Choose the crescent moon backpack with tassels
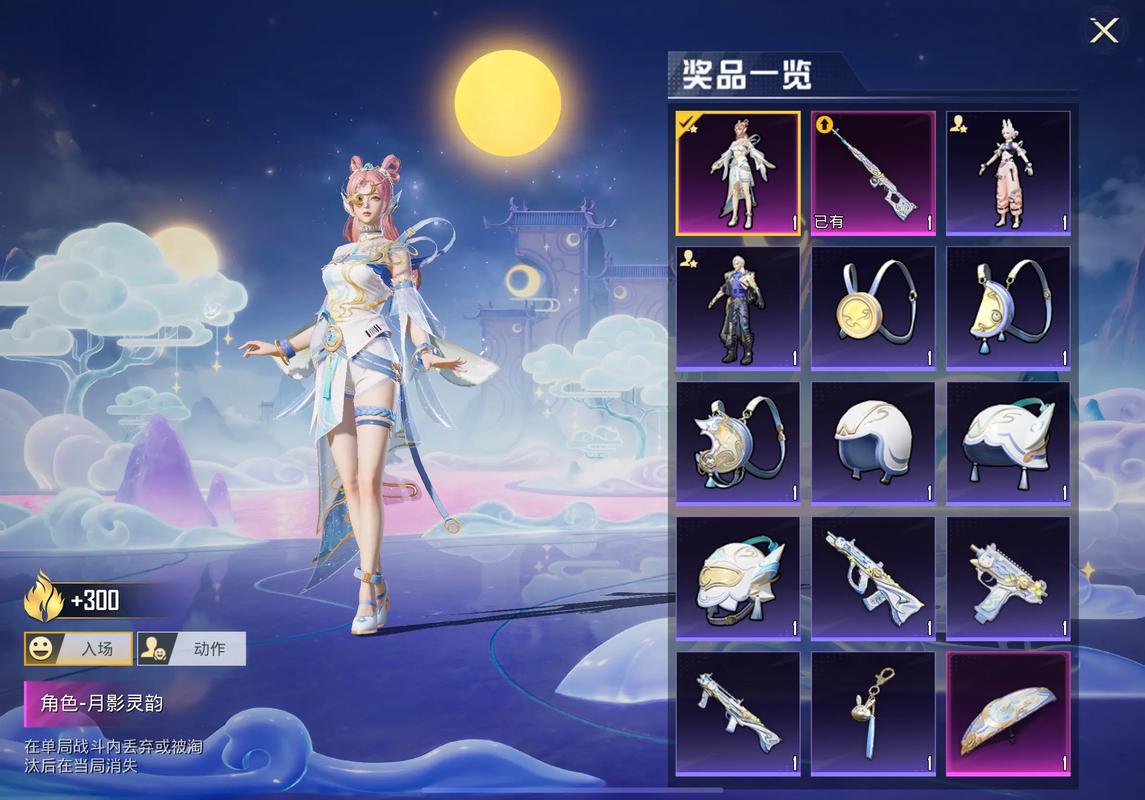 (1008, 308)
